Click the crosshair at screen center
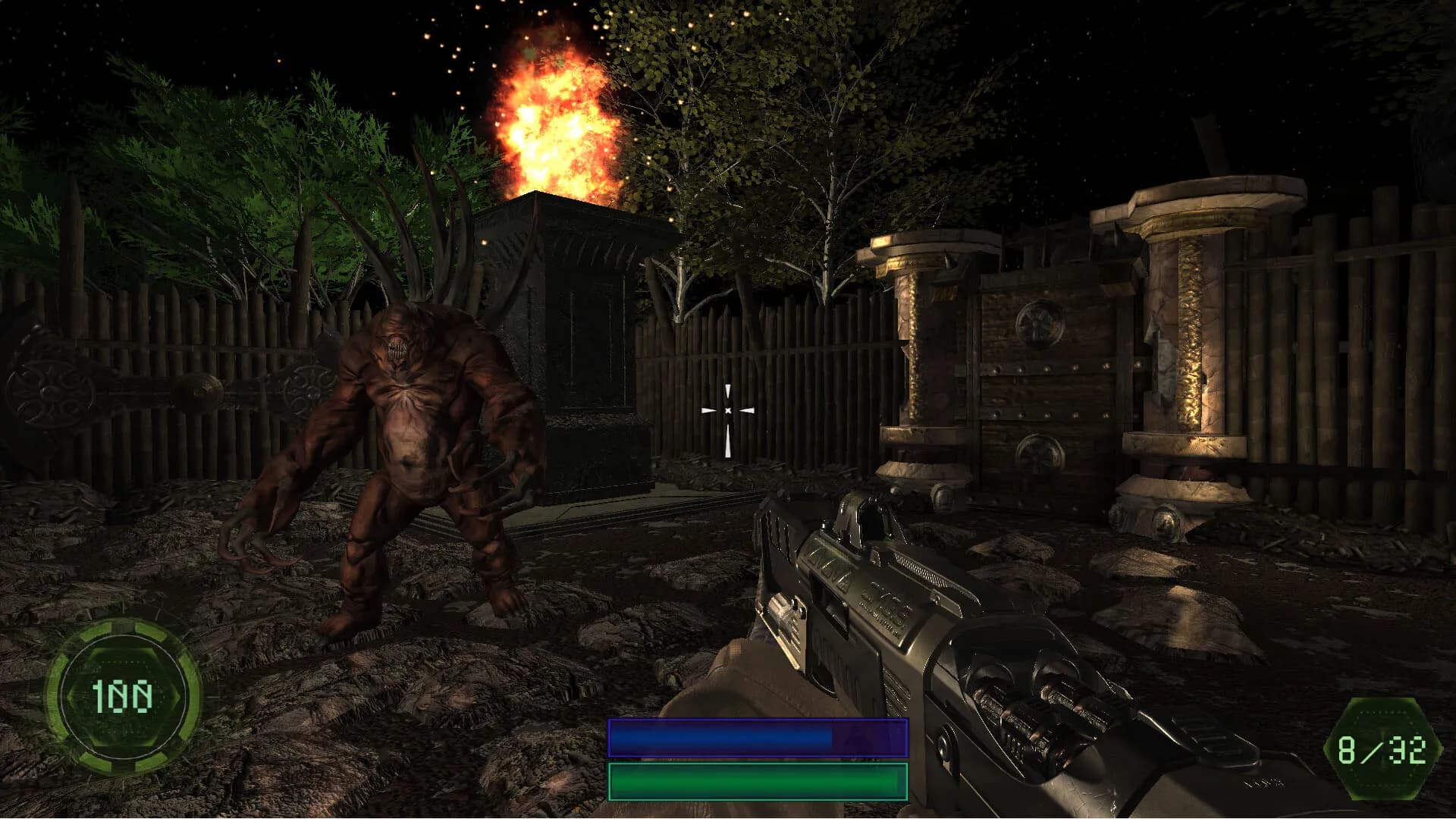The height and width of the screenshot is (819, 1456). tap(728, 409)
